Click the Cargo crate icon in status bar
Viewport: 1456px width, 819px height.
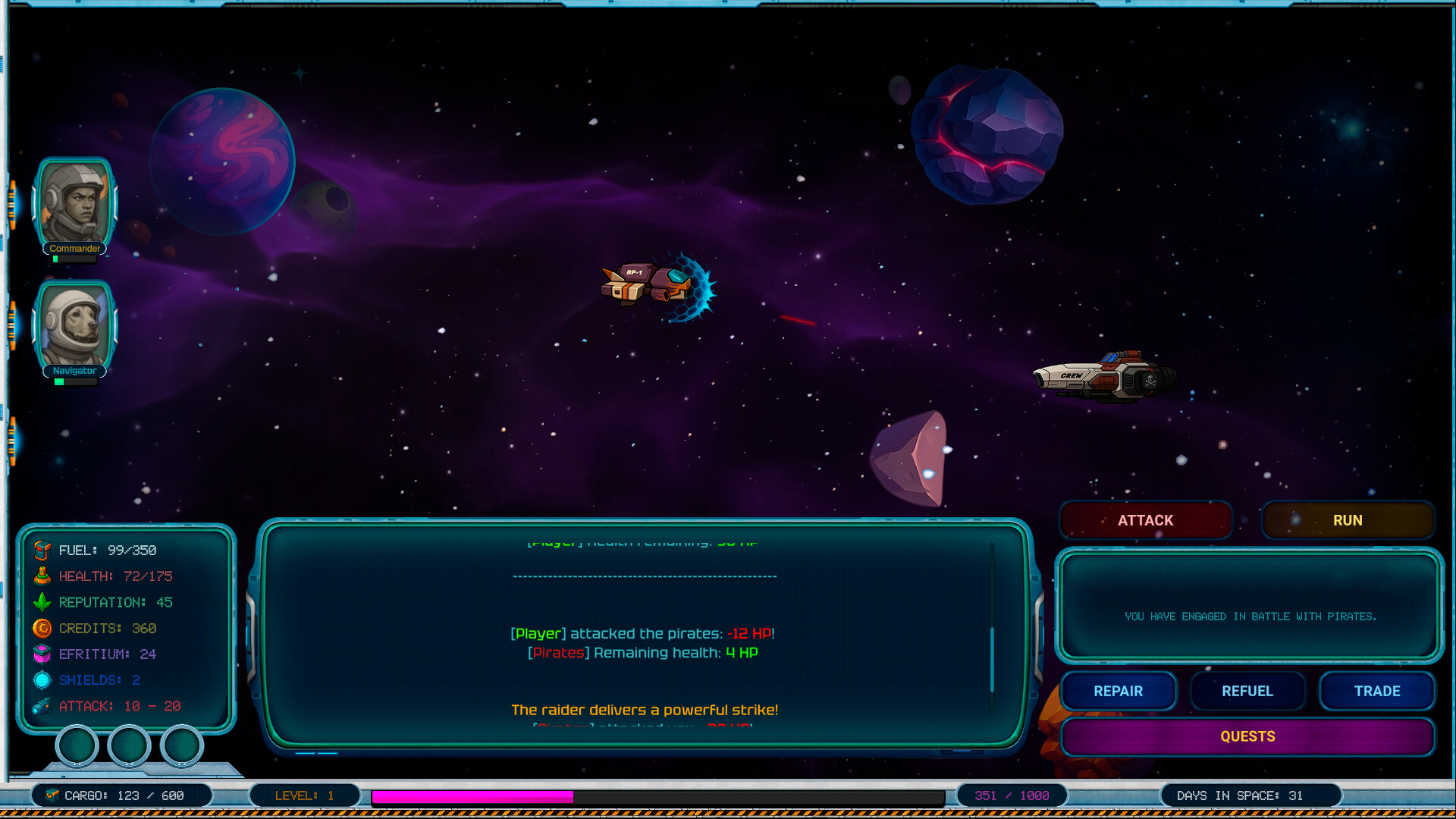point(52,795)
